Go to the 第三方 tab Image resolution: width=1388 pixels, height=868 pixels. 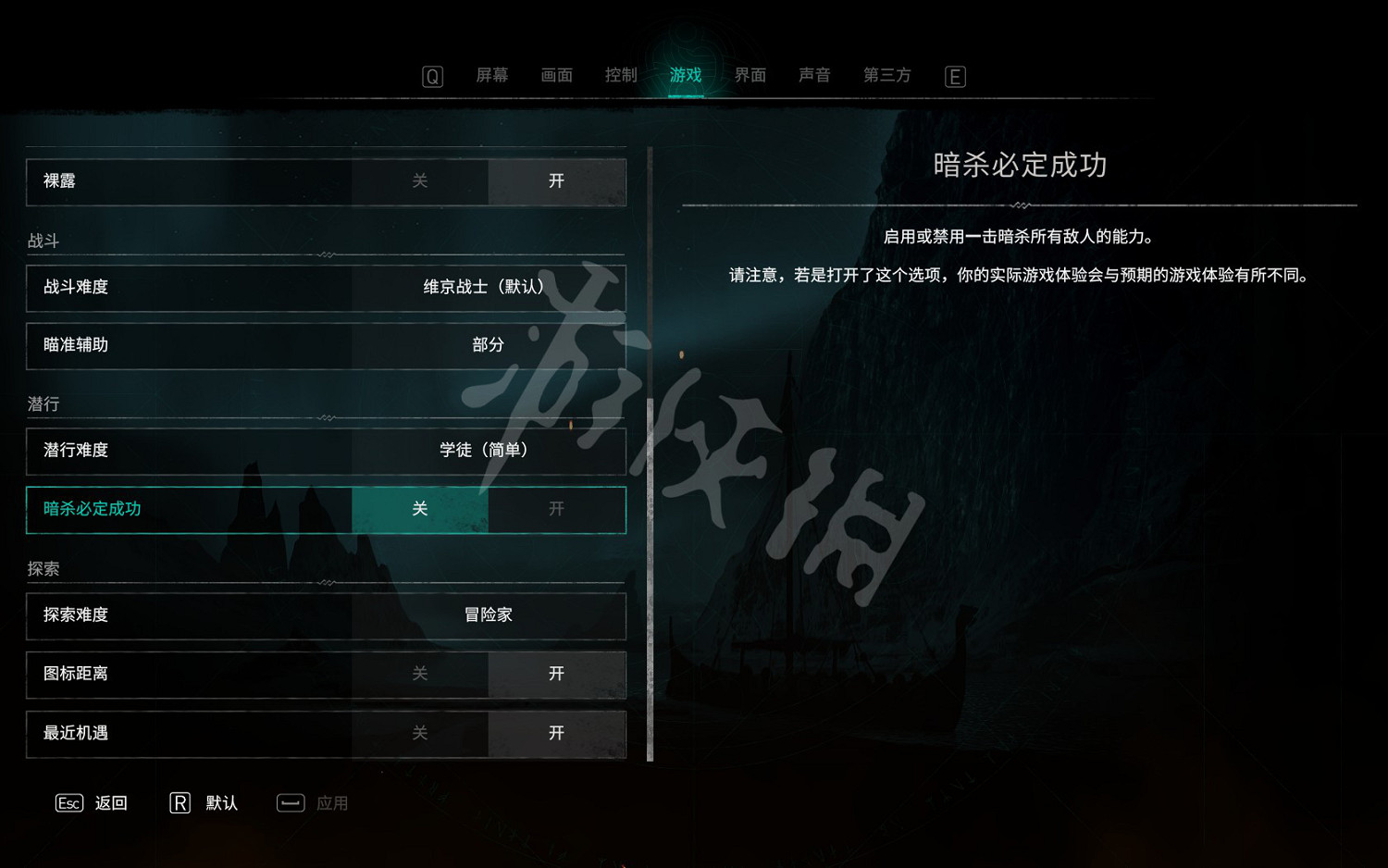tap(886, 75)
